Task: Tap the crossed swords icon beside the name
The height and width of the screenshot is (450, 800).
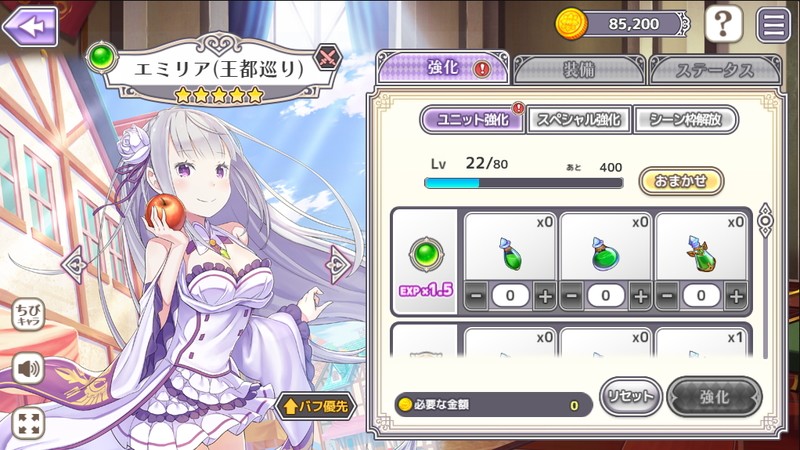Action: pos(328,57)
